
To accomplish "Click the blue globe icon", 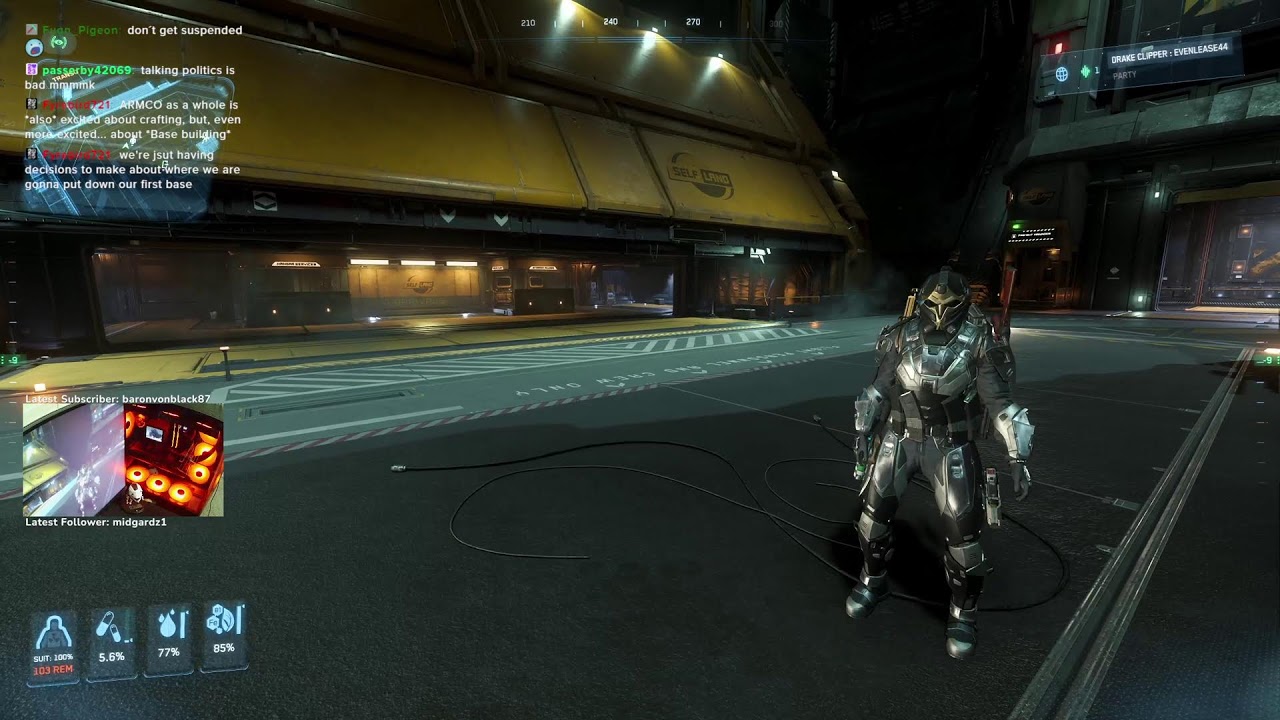I will 1062,73.
